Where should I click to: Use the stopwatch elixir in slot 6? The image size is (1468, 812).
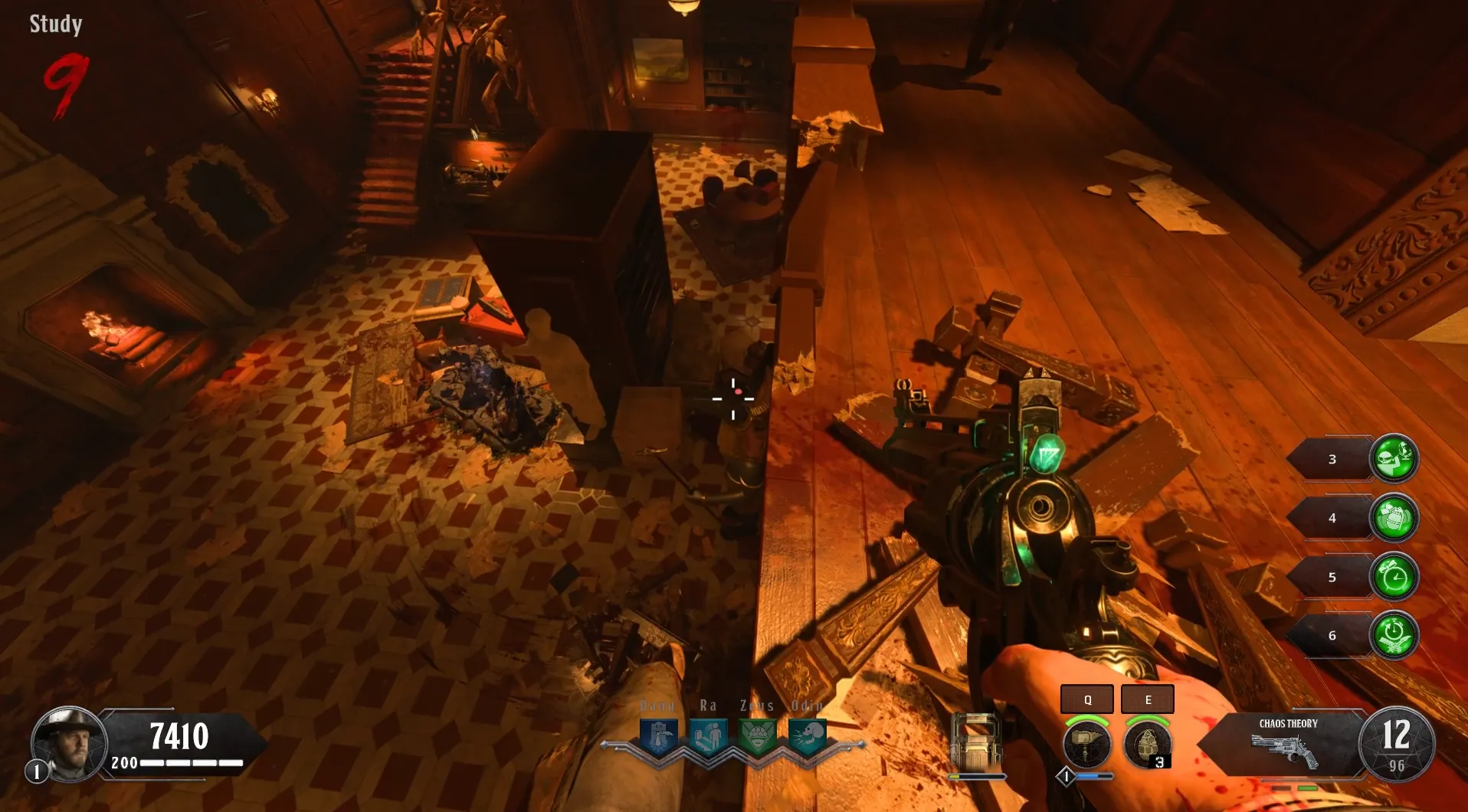point(1394,635)
